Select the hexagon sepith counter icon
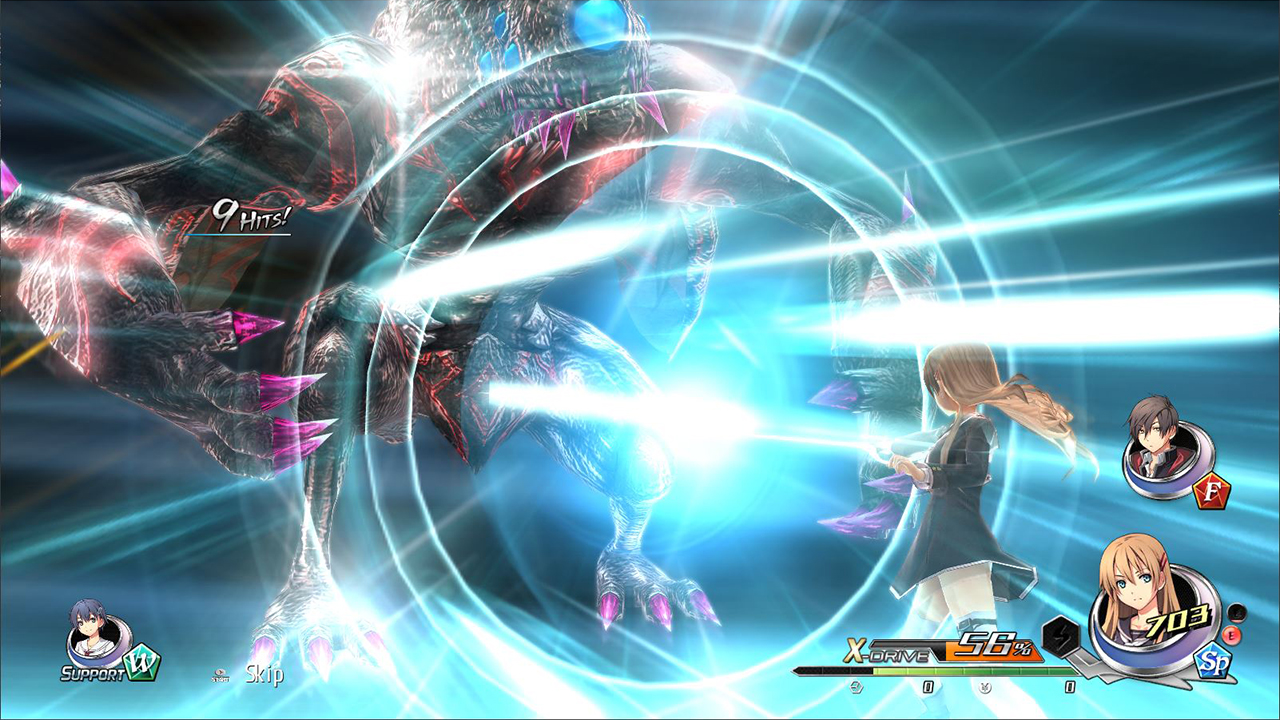The height and width of the screenshot is (720, 1280). [x=858, y=687]
